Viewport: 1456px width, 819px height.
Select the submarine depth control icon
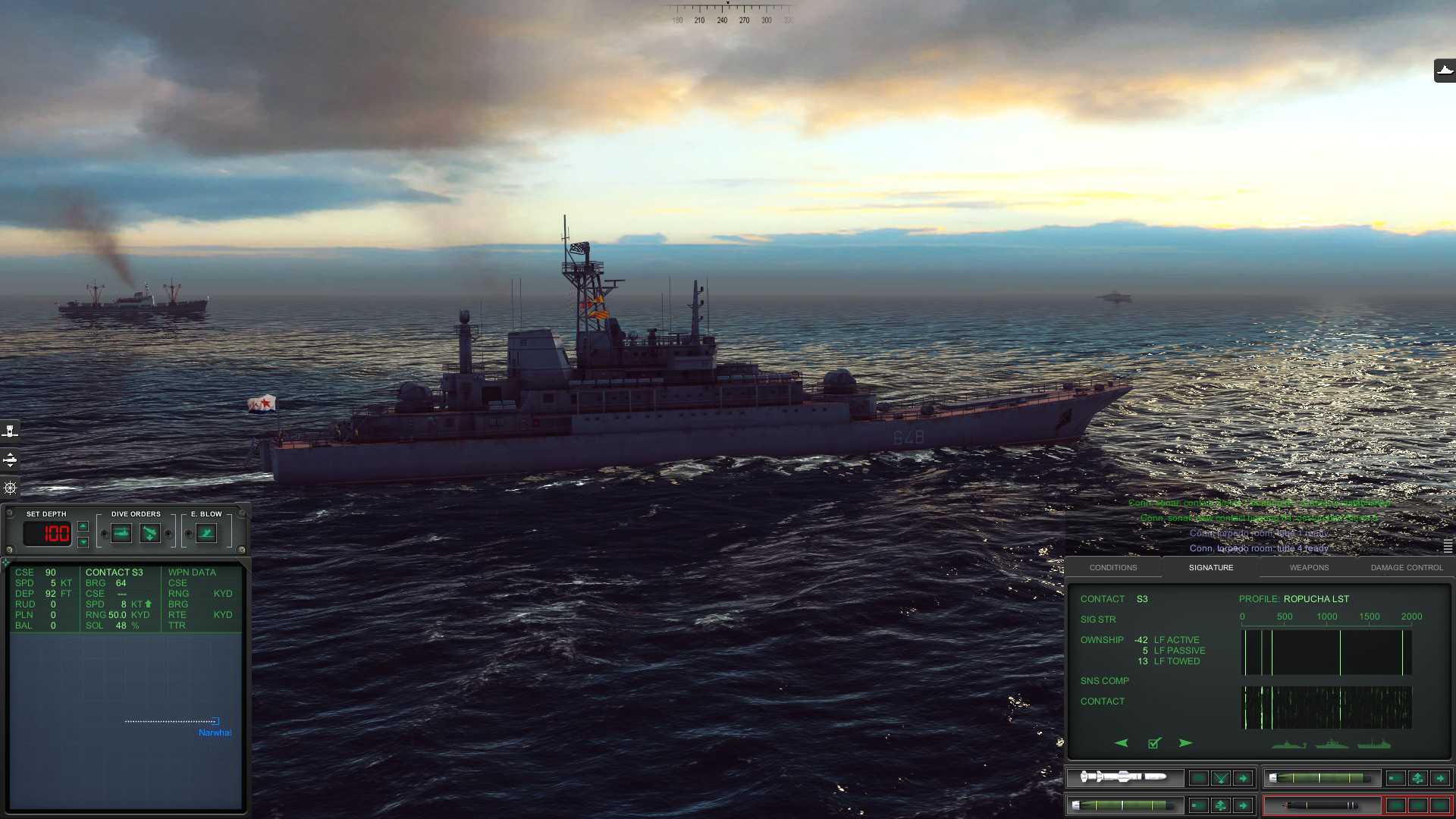10,460
